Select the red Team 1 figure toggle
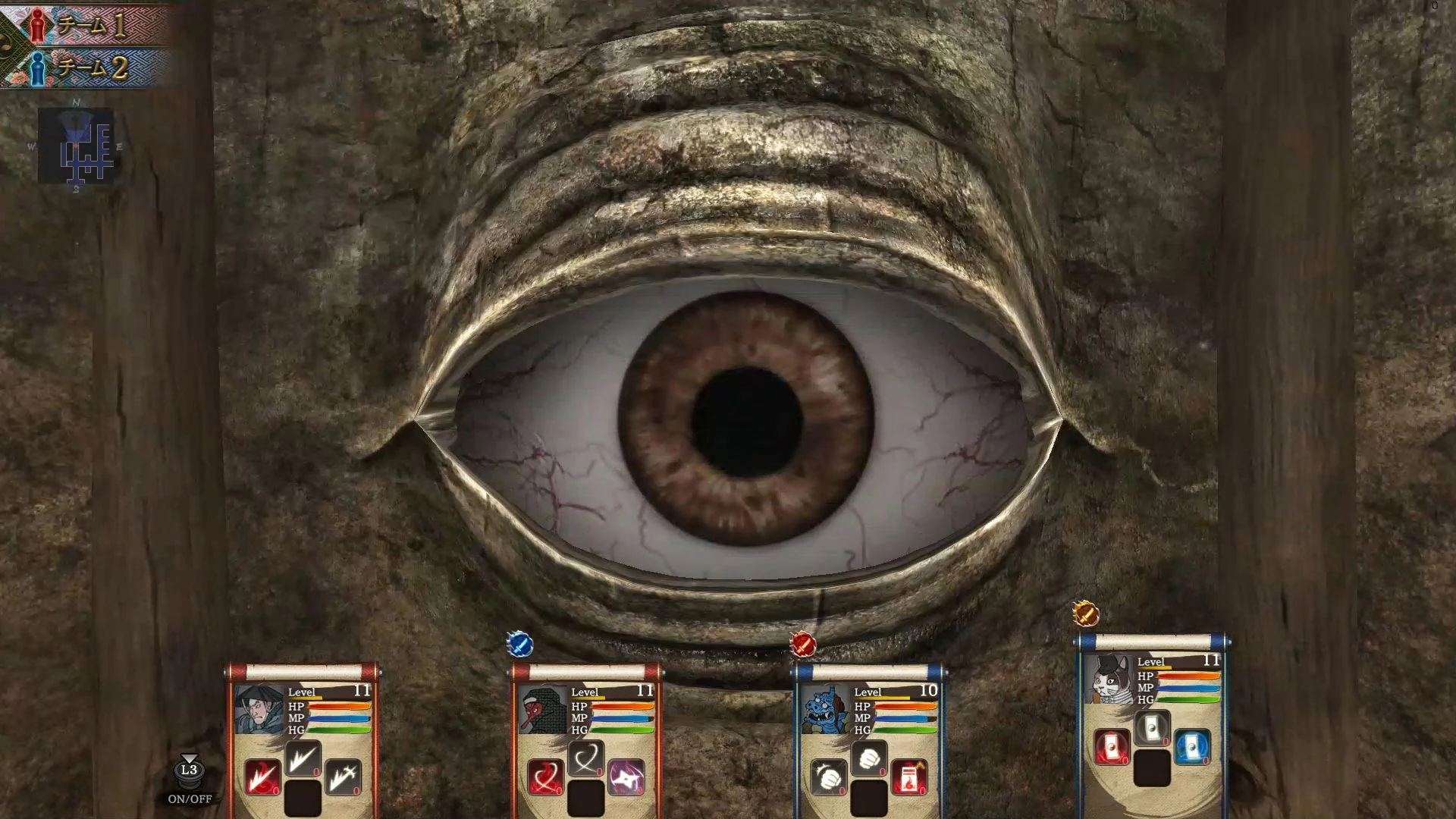The height and width of the screenshot is (819, 1456). tap(37, 27)
